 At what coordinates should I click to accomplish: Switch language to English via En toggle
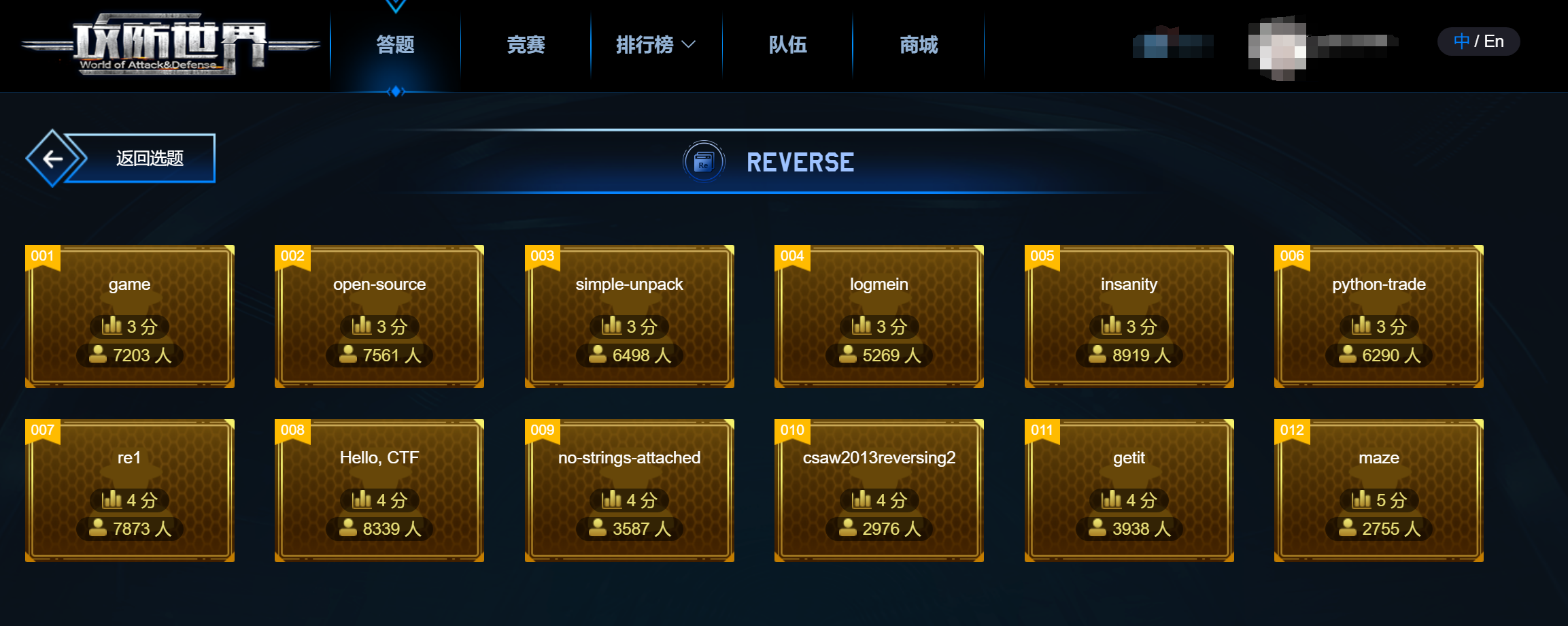1495,41
